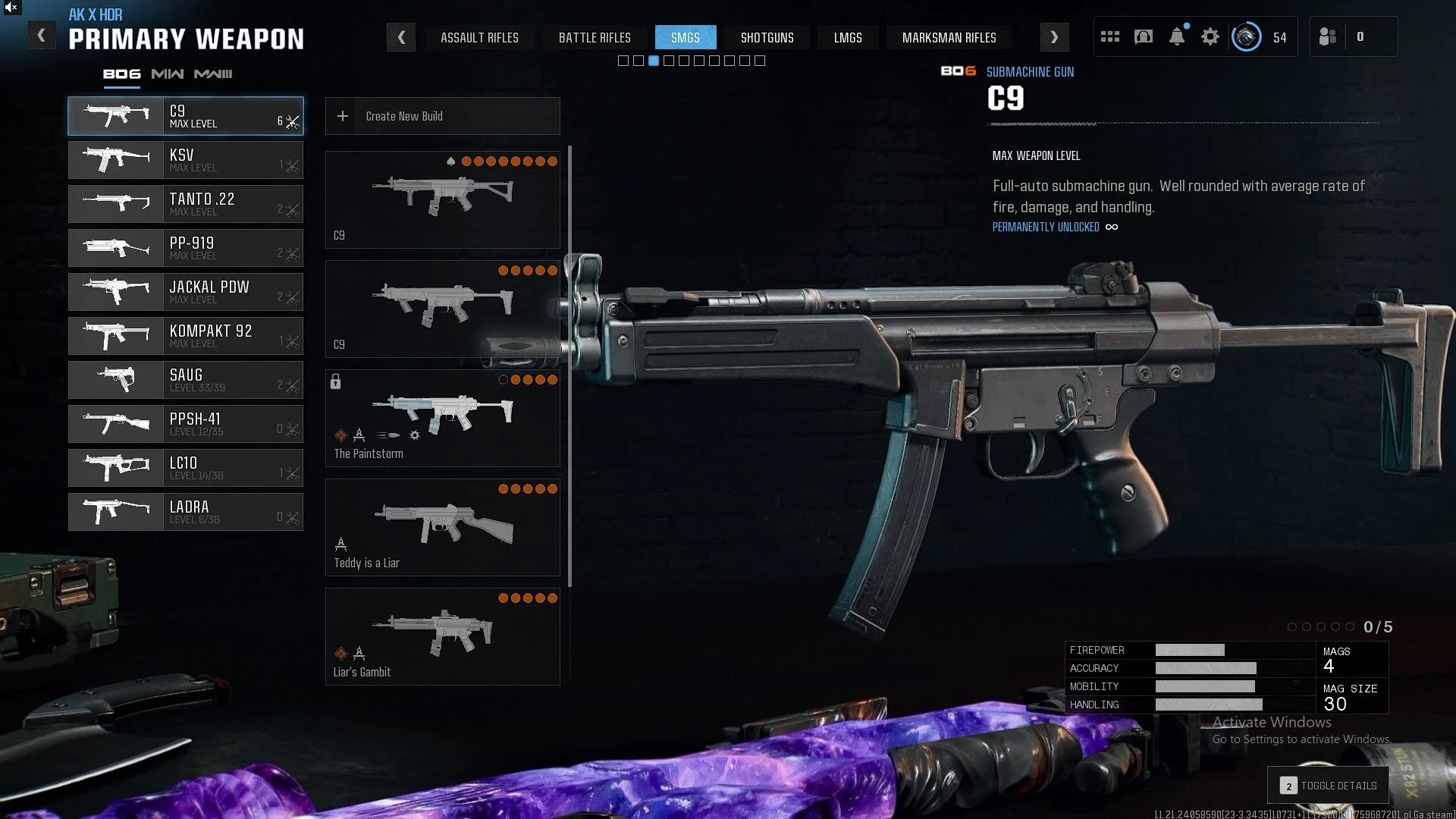Switch to the MWII game filter tab
Viewport: 1456px width, 819px height.
click(x=168, y=74)
